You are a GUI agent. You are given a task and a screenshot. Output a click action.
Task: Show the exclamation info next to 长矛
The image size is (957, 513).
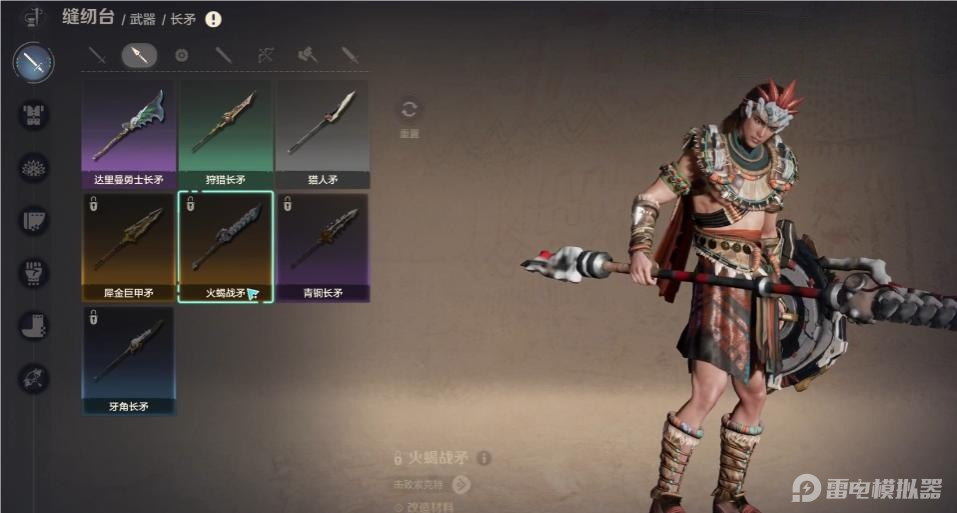[x=213, y=19]
